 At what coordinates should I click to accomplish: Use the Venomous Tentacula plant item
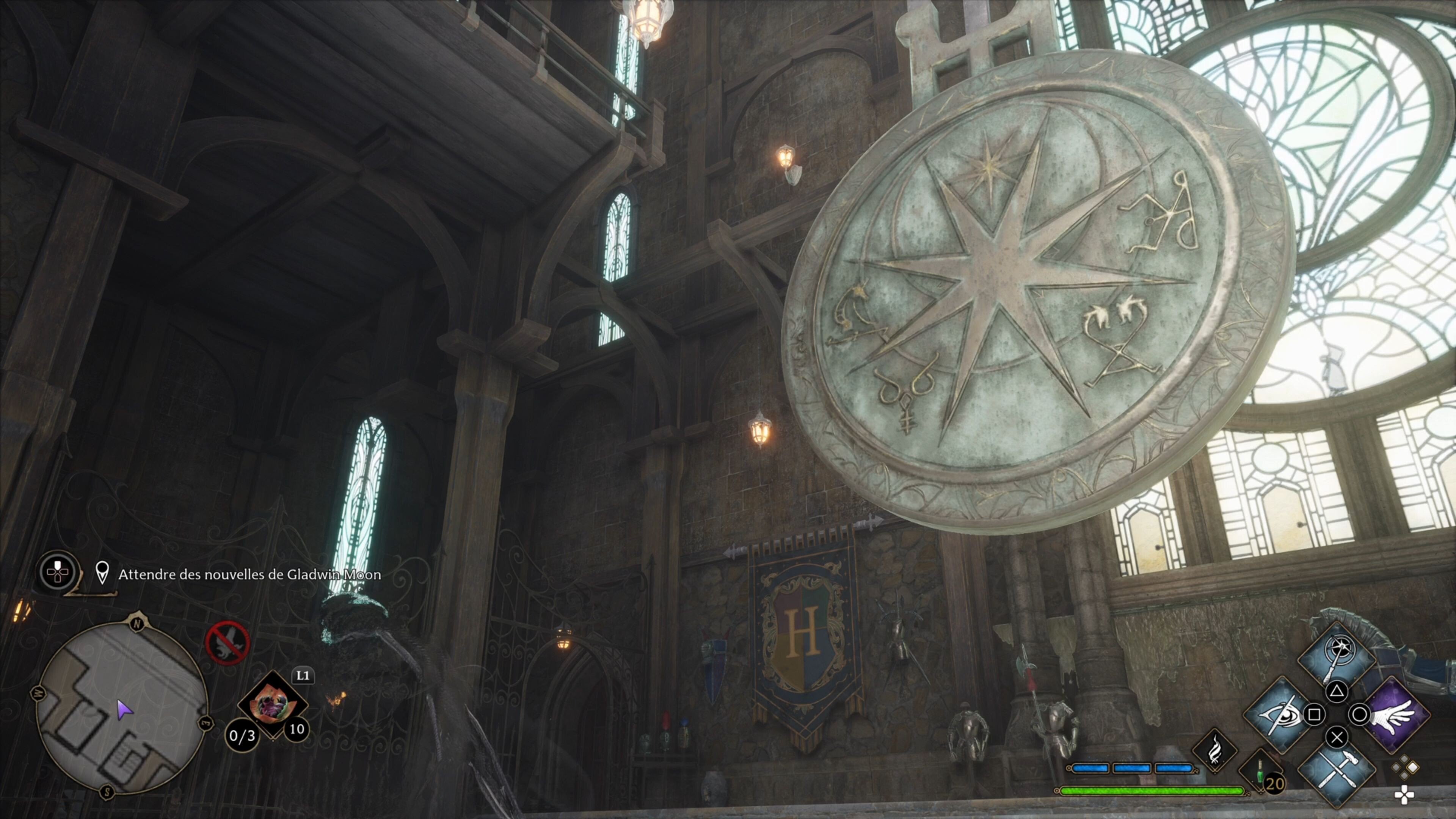tap(273, 704)
